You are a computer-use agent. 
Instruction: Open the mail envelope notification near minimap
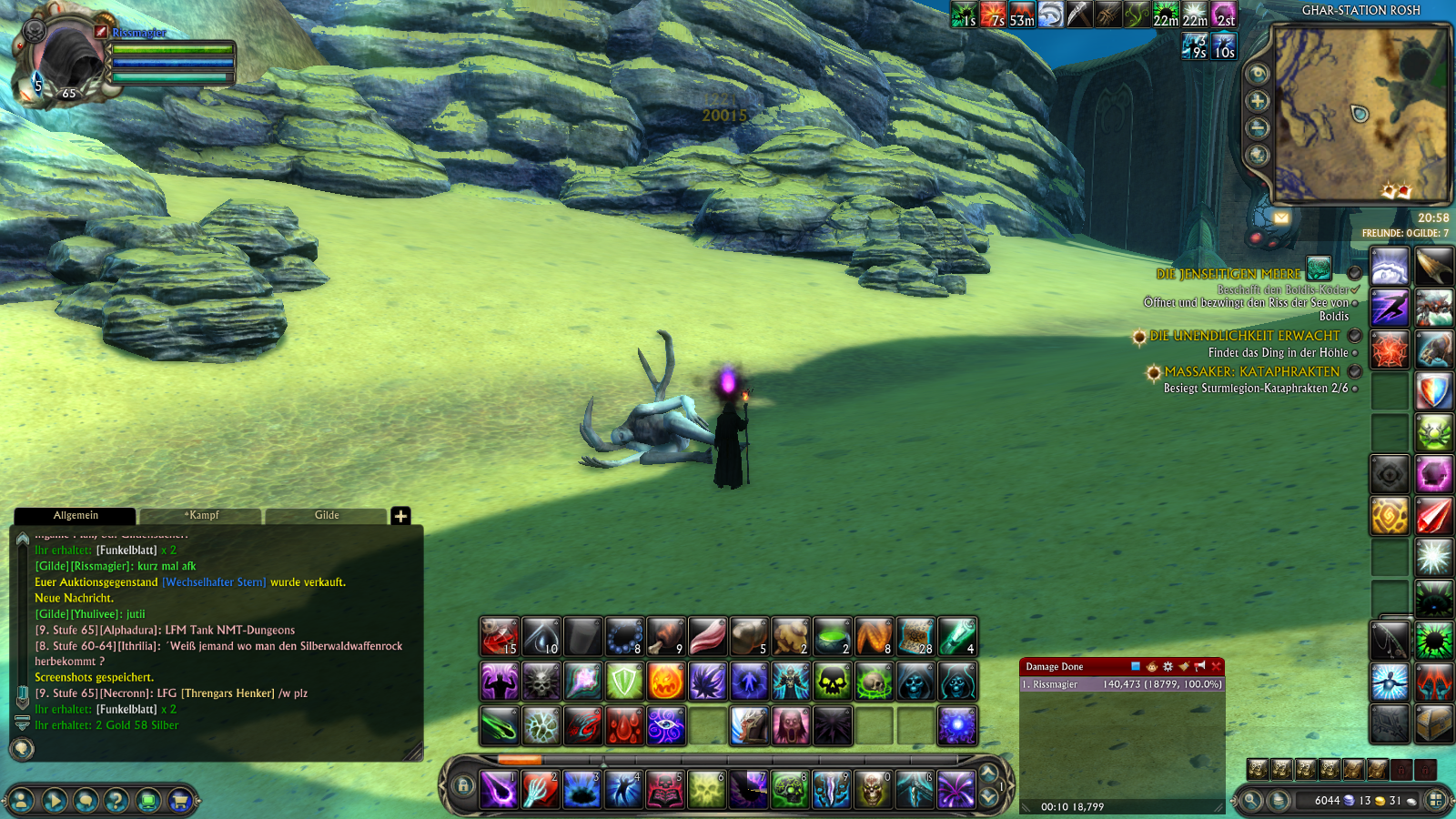[1281, 217]
